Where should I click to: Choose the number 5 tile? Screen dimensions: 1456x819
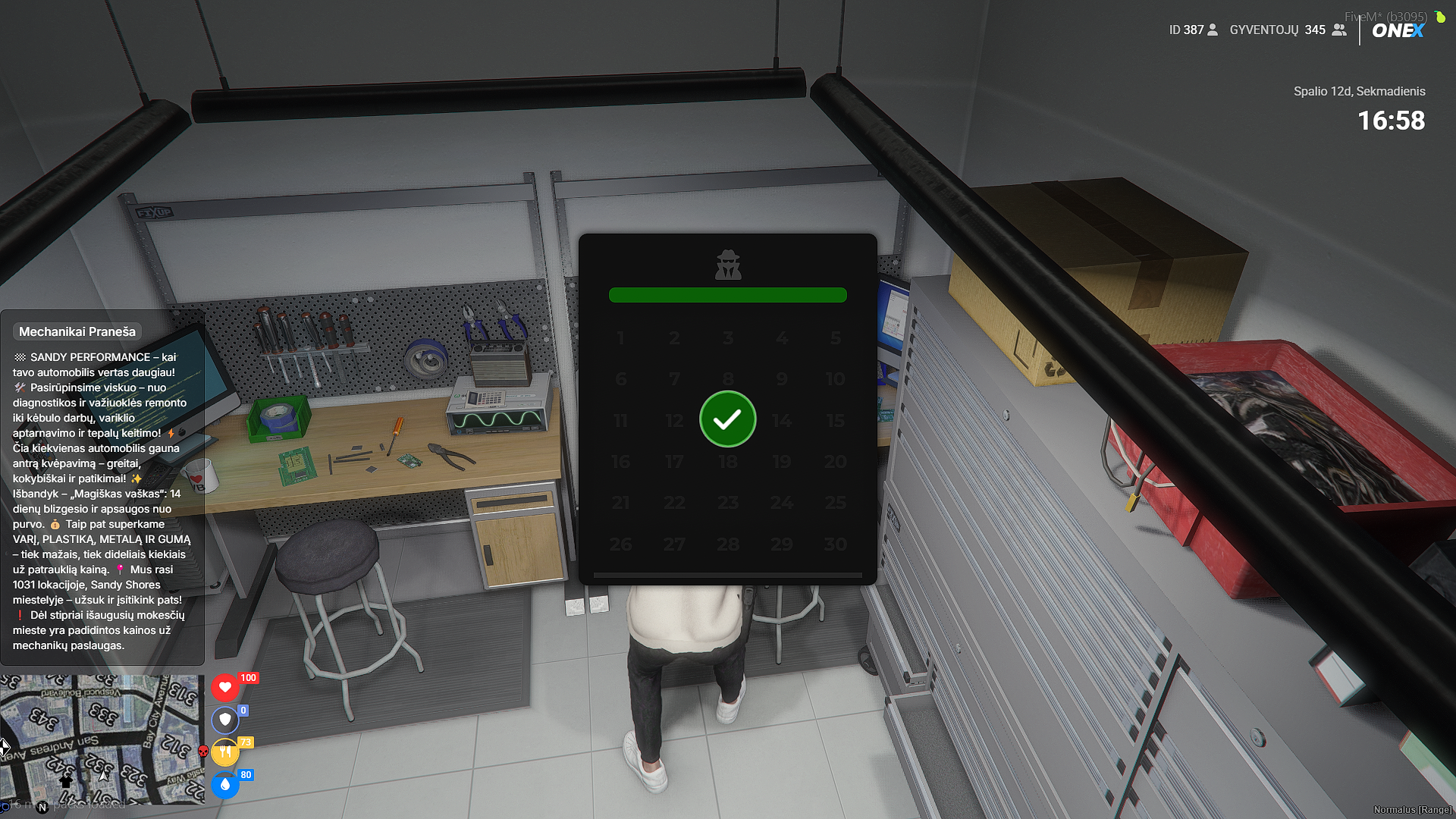pos(835,338)
